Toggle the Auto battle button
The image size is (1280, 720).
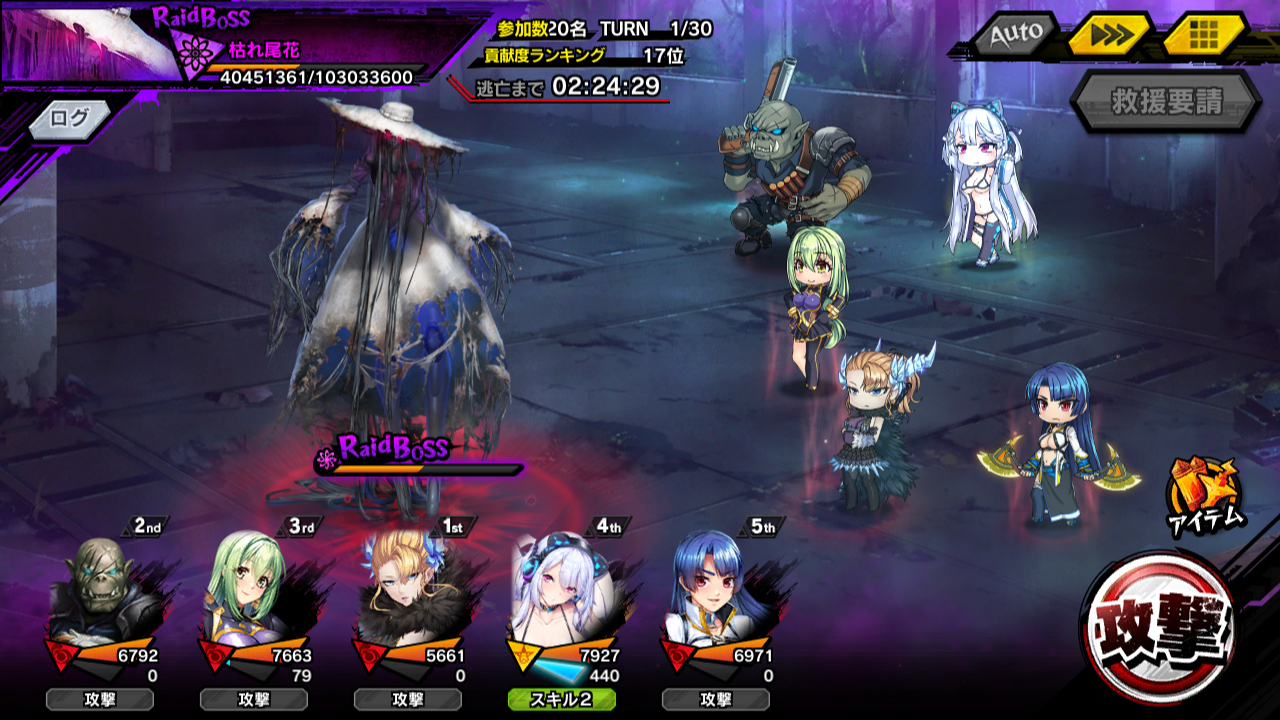(1015, 35)
